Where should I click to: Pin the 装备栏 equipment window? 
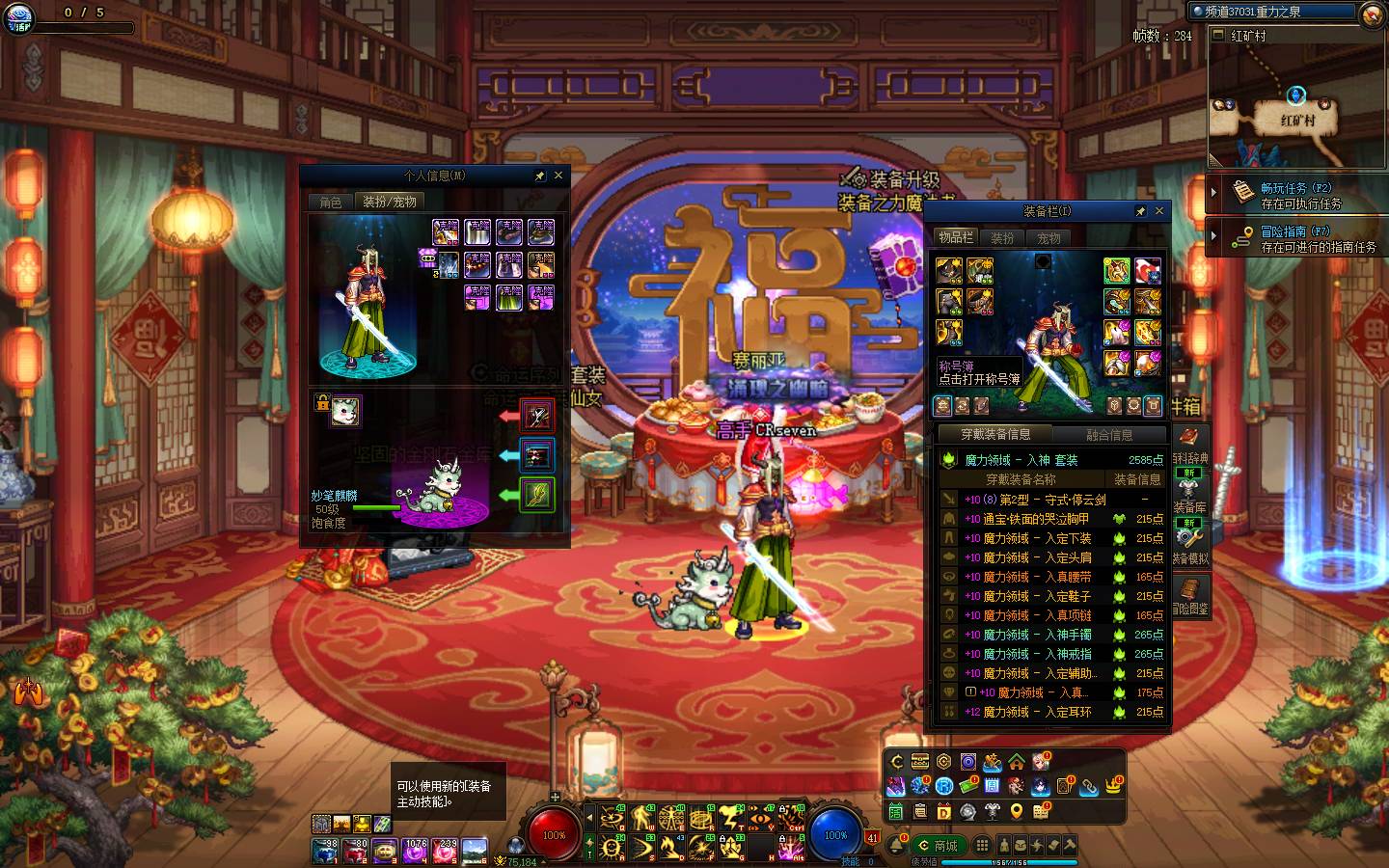click(x=1141, y=211)
